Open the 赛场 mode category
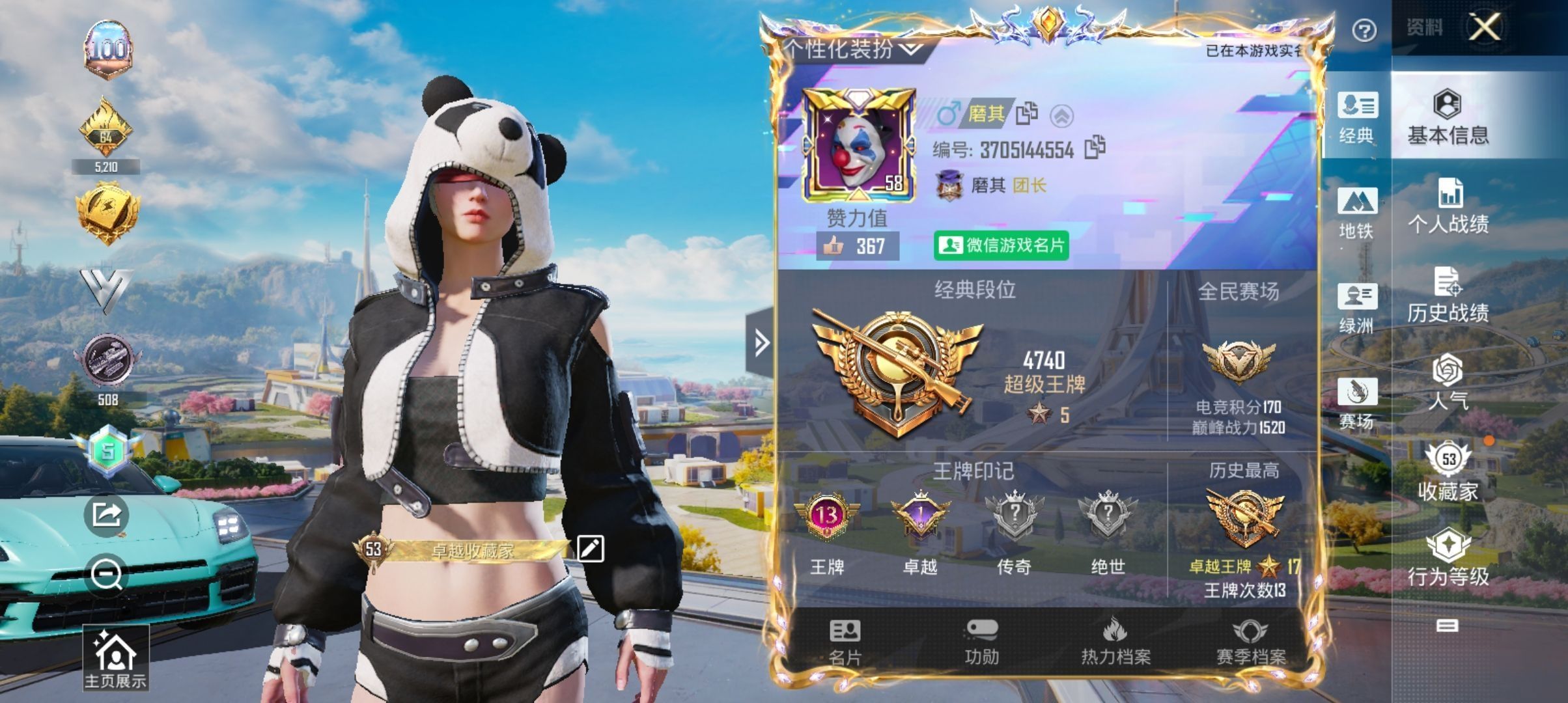This screenshot has width=1568, height=703. (x=1356, y=403)
